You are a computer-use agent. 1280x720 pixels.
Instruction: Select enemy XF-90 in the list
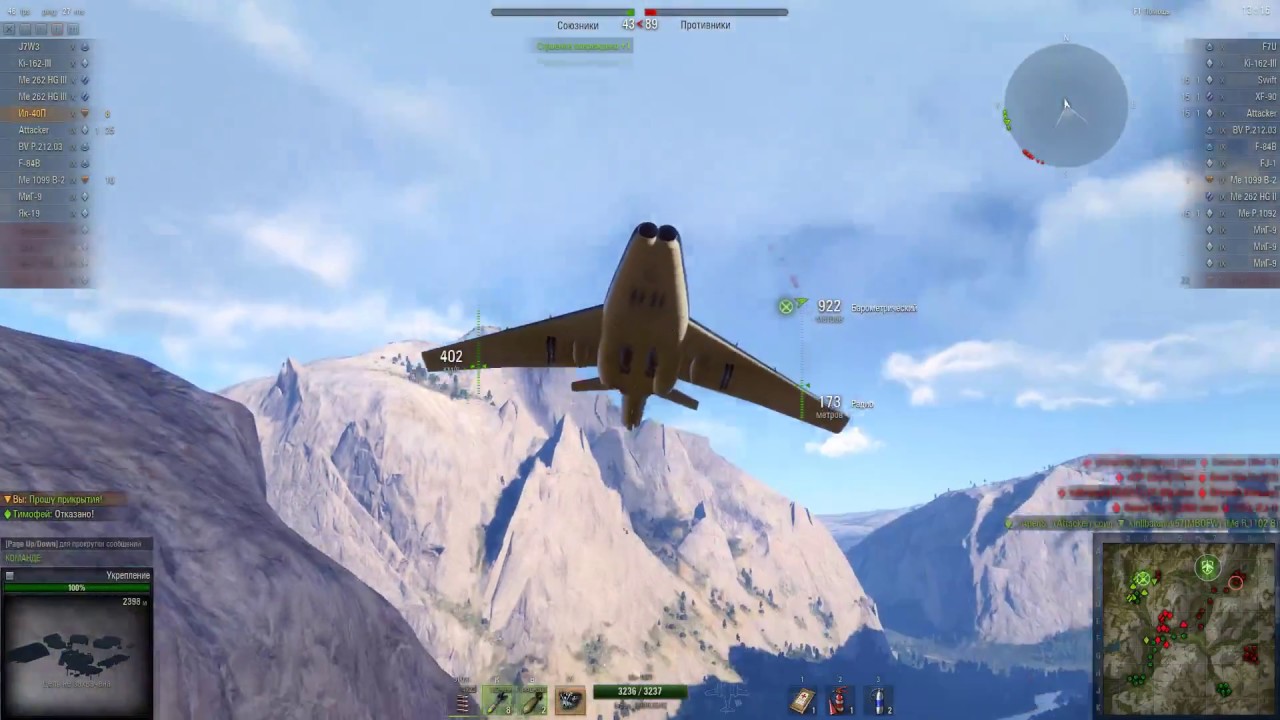[1265, 97]
